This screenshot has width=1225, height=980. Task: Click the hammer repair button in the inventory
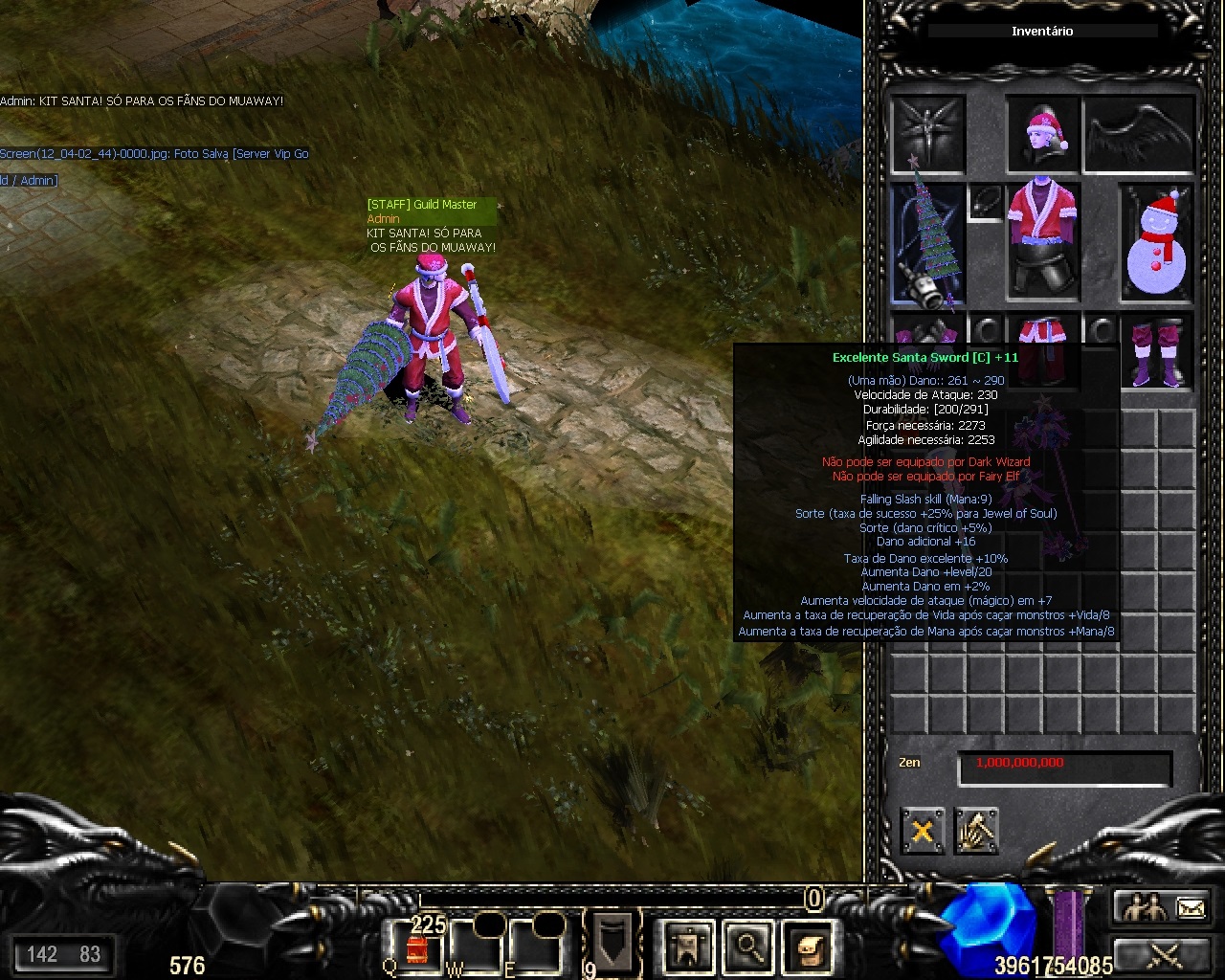click(x=976, y=831)
